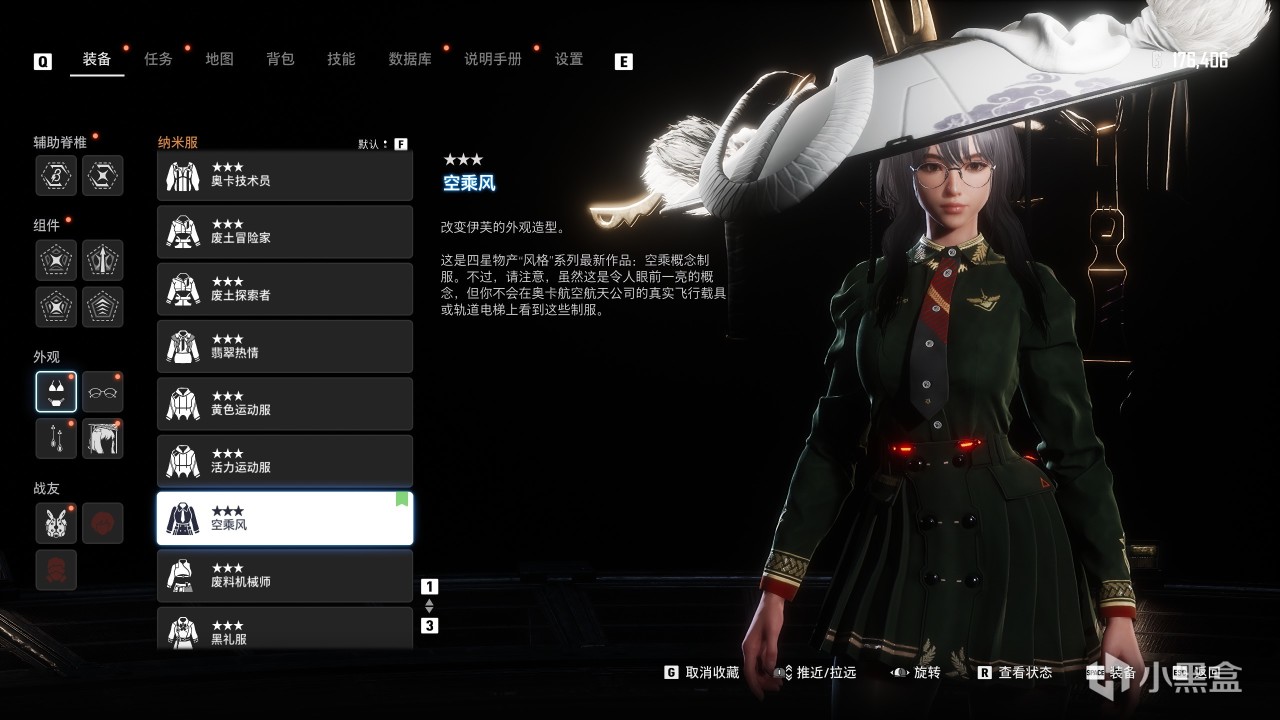Select the 黑礼服 outfit row
The width and height of the screenshot is (1280, 720).
[285, 628]
